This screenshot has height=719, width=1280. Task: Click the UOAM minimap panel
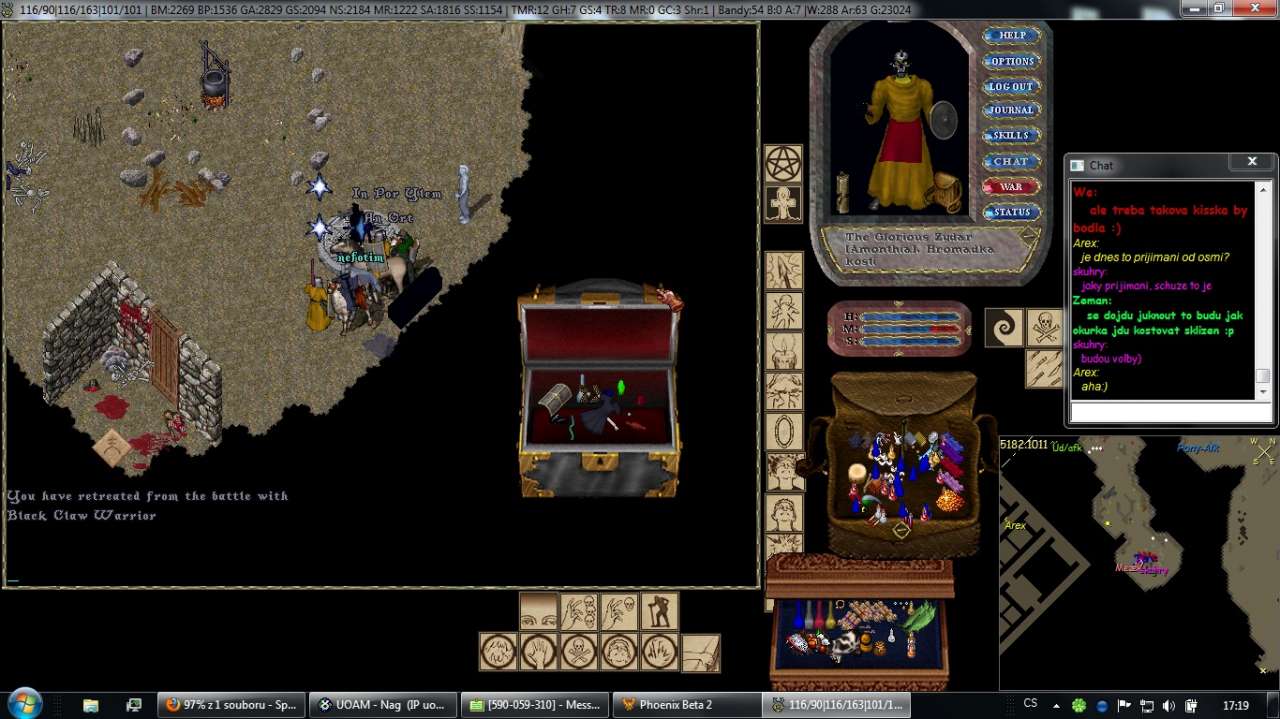tap(1138, 560)
